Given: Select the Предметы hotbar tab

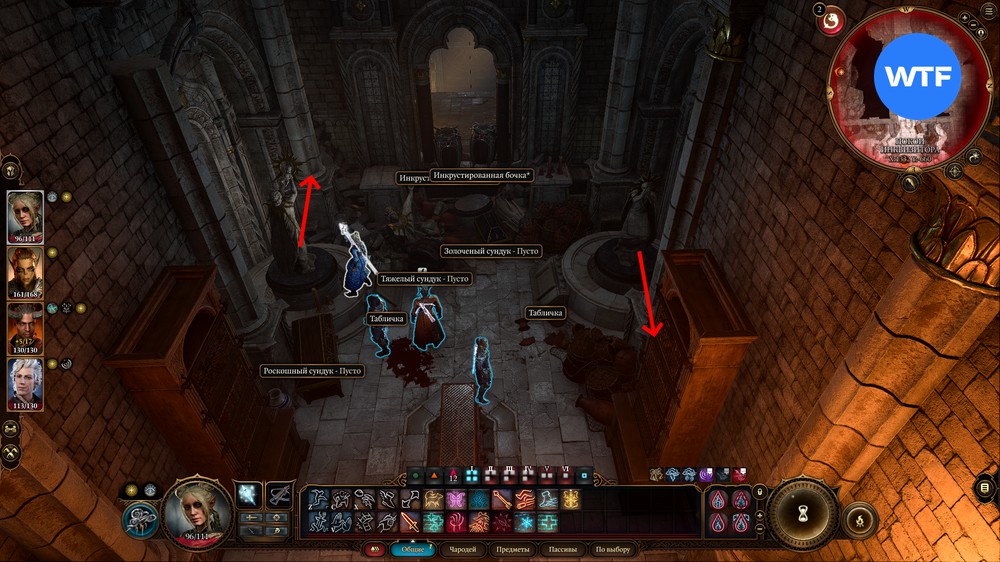Looking at the screenshot, I should coord(513,549).
